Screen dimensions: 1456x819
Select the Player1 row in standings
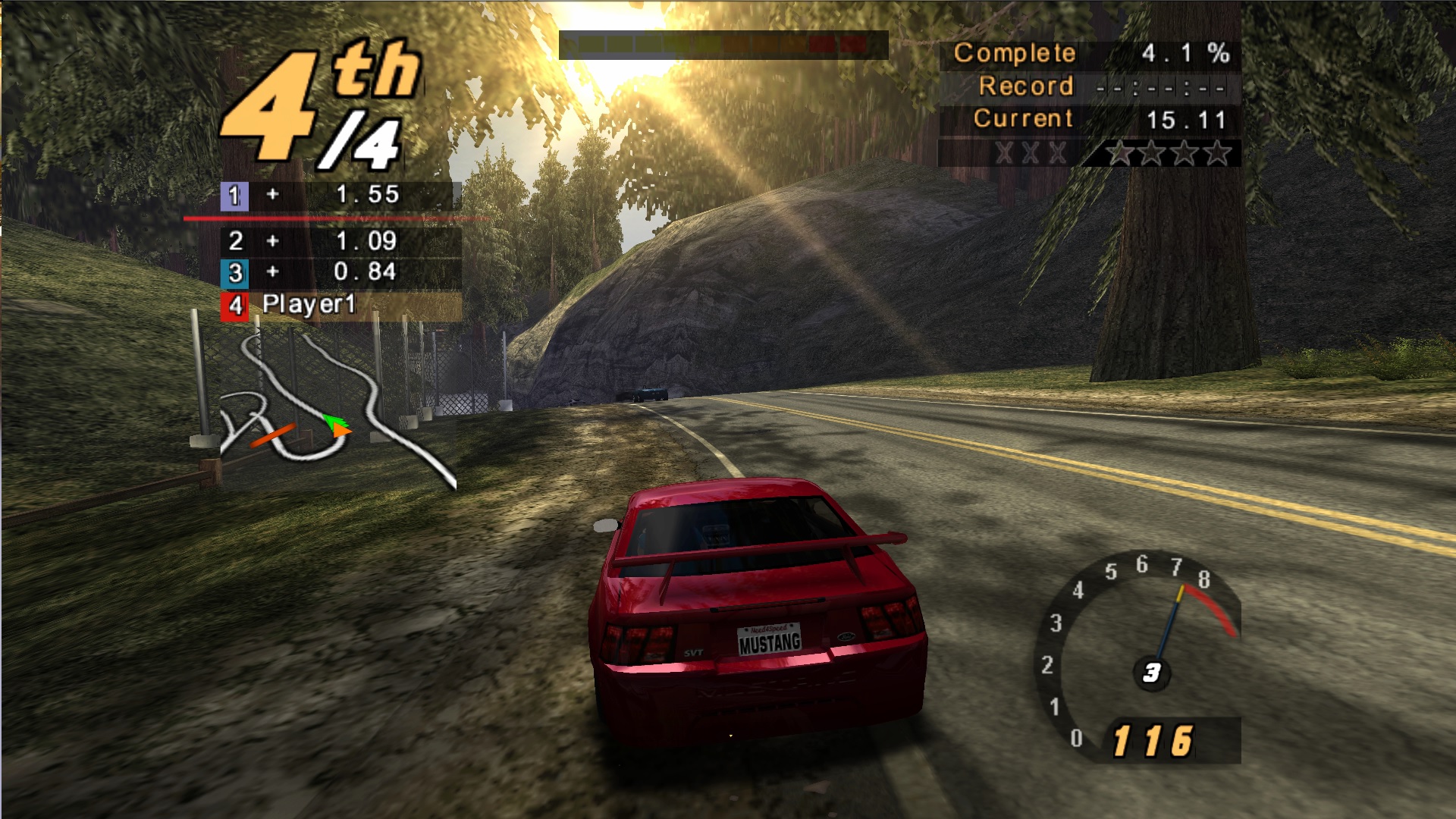point(340,306)
